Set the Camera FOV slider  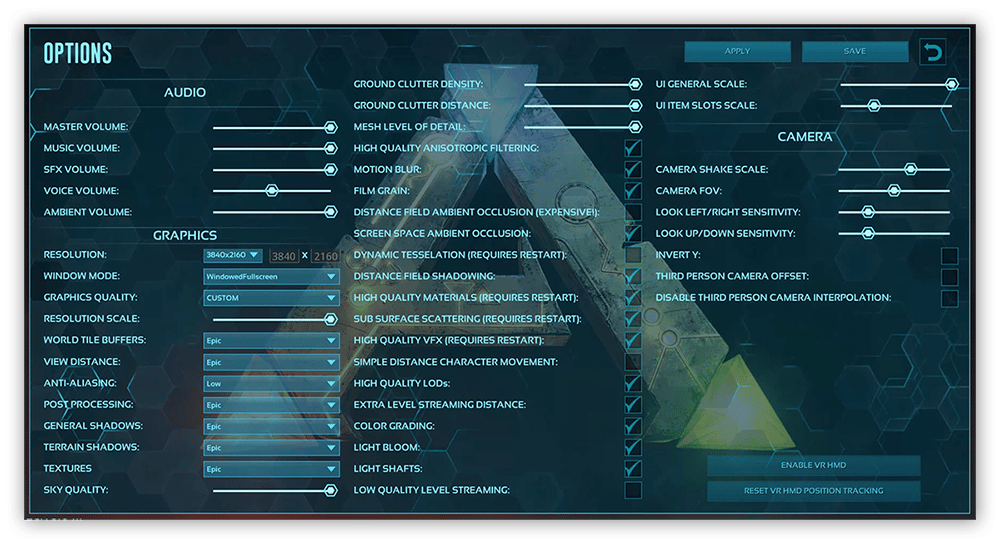point(894,191)
